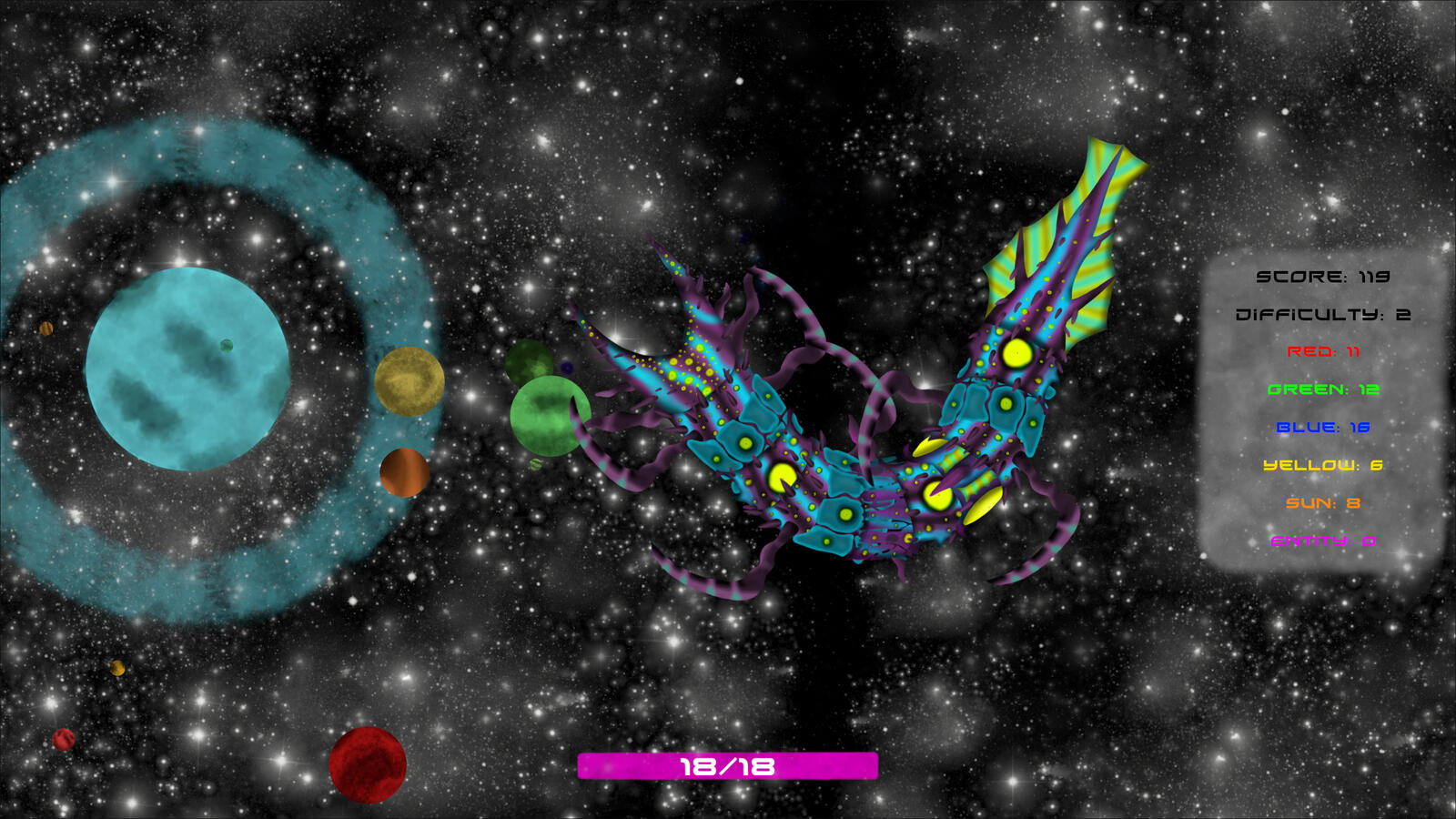Click the orange planet below the yellow one
Viewport: 1456px width, 819px height.
pos(403,473)
